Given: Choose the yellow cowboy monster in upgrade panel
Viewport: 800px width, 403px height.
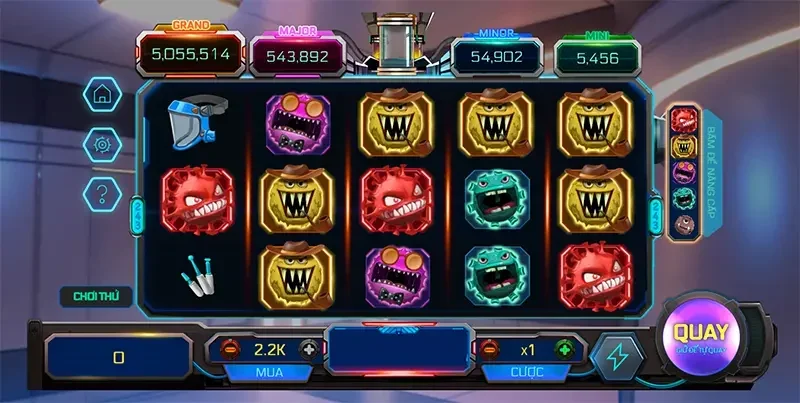Looking at the screenshot, I should pyautogui.click(x=683, y=147).
